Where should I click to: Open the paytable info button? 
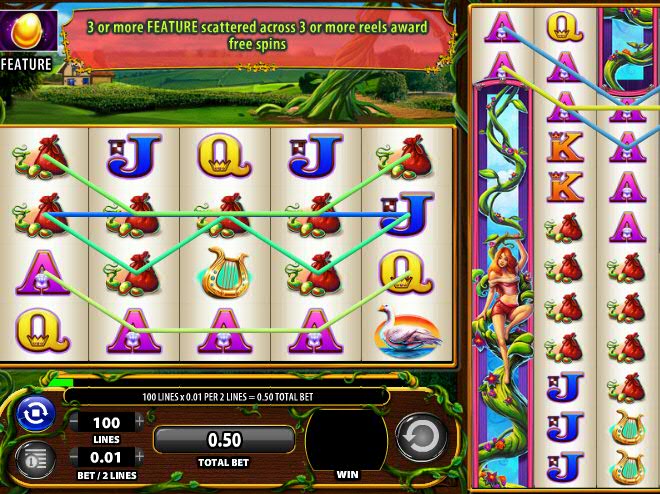pos(35,459)
